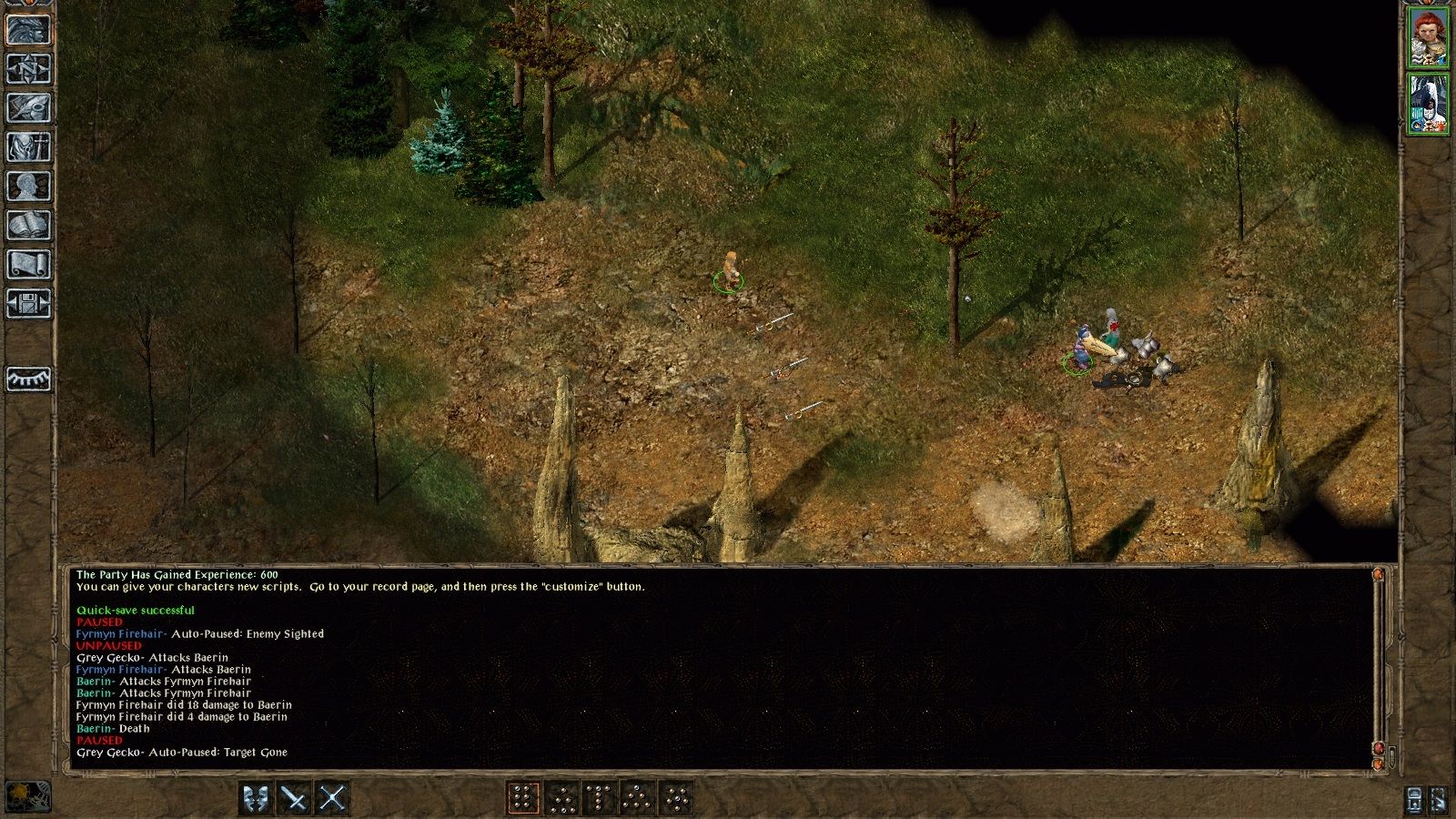Open the area map compass button
The image size is (1456, 819).
click(28, 68)
